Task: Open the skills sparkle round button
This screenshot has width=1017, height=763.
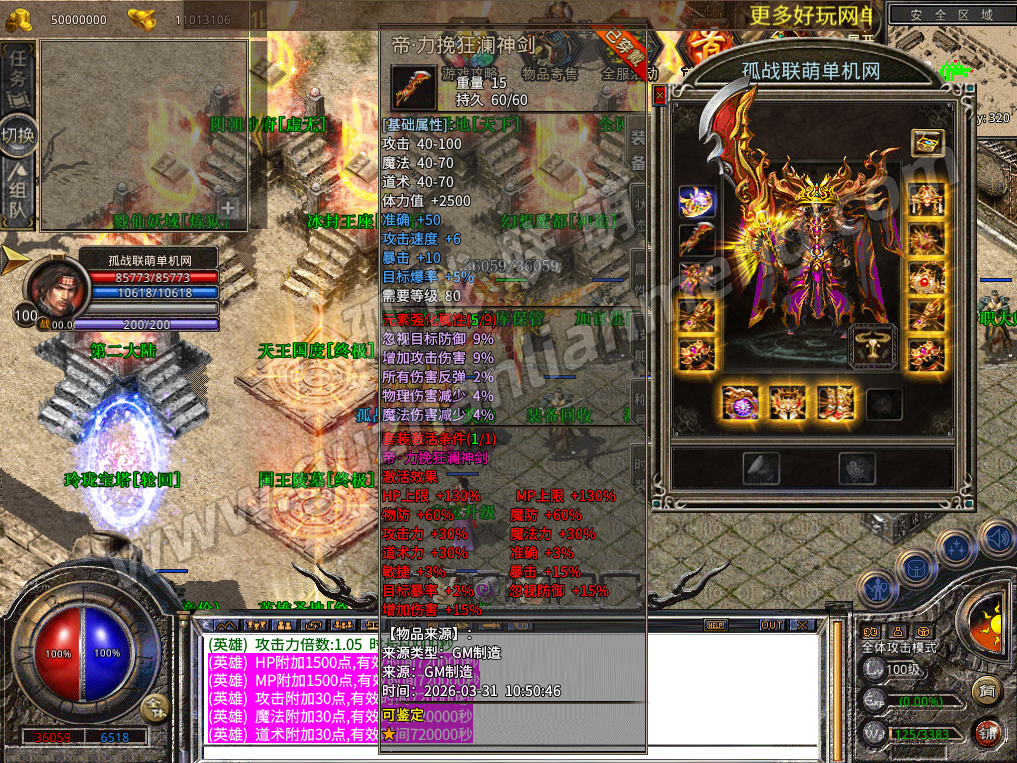Action: [x=957, y=548]
